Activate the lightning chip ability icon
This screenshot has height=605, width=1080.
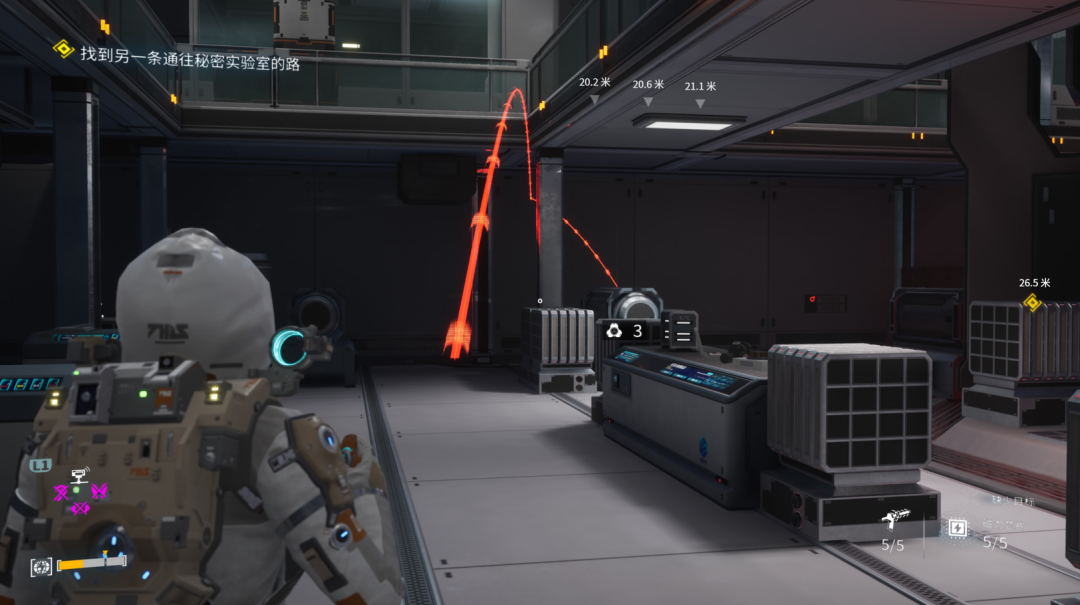[957, 527]
